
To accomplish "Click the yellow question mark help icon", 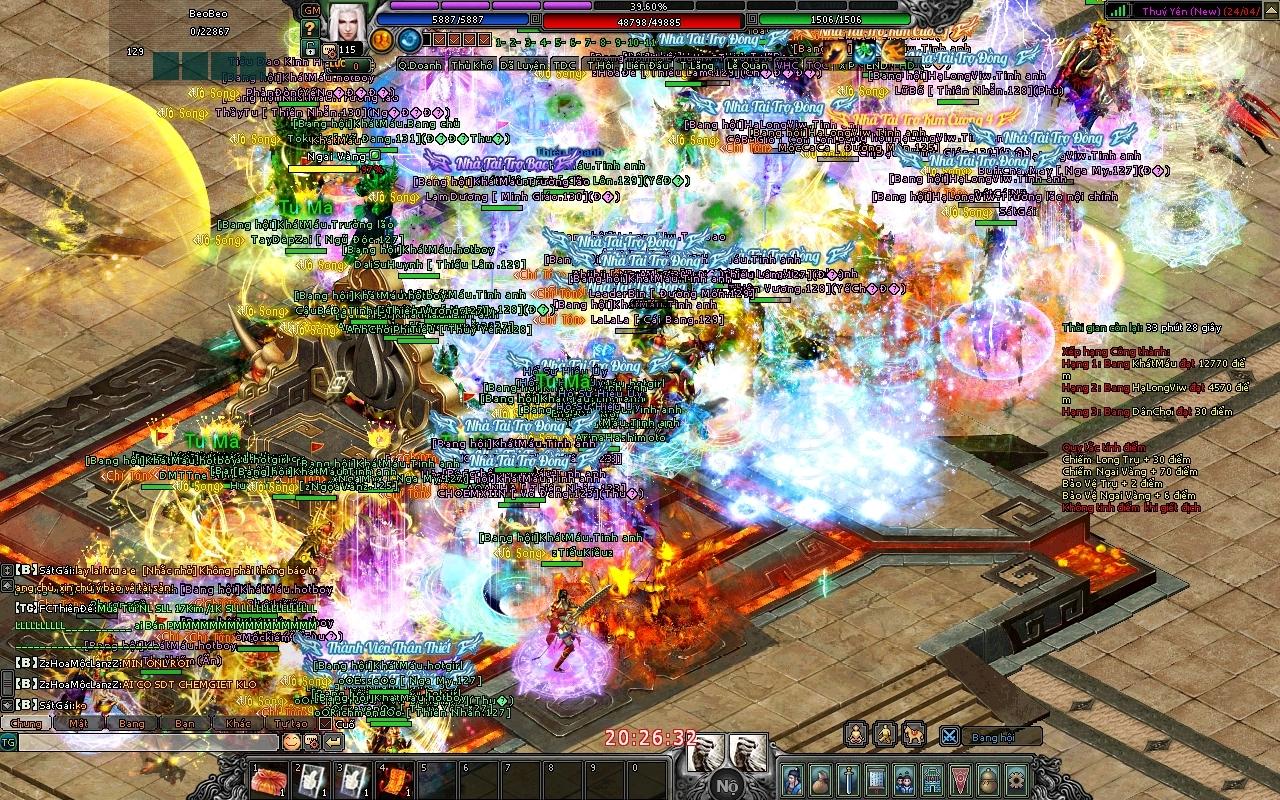I will click(x=308, y=29).
